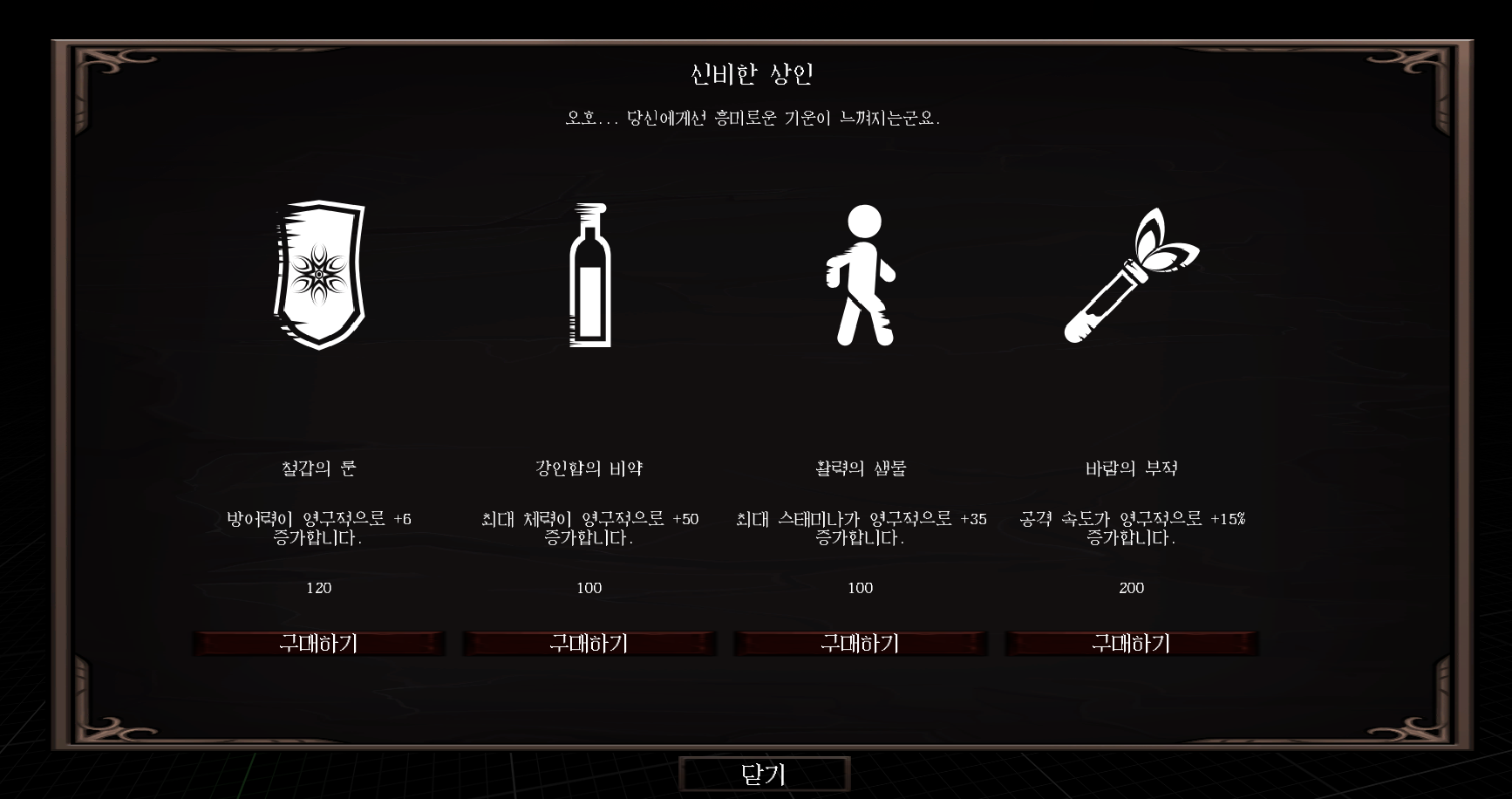Click the defense +6 description text
This screenshot has width=1512, height=799.
[321, 526]
